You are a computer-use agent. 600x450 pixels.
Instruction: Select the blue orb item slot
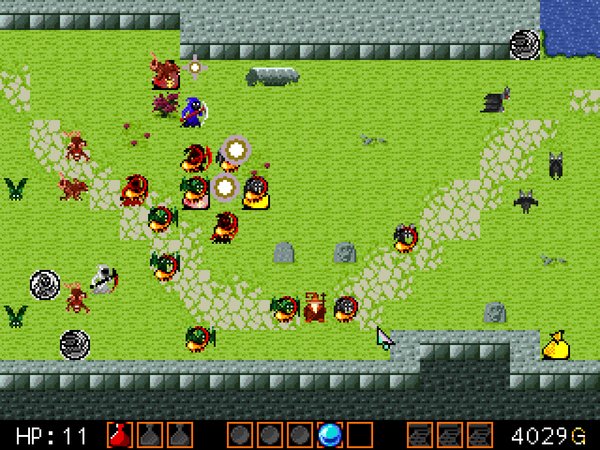coord(330,435)
